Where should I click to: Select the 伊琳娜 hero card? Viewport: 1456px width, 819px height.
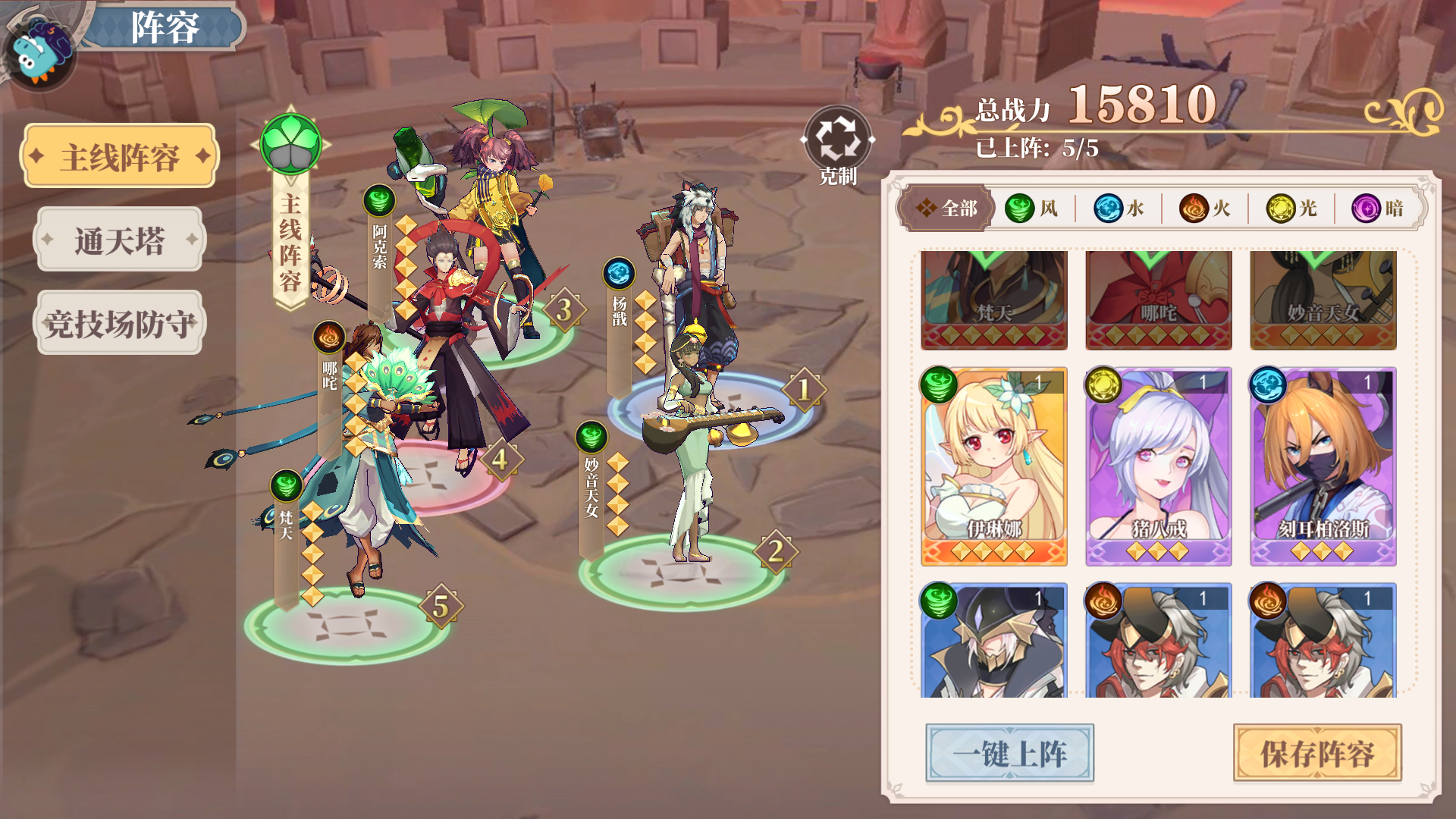coord(994,466)
